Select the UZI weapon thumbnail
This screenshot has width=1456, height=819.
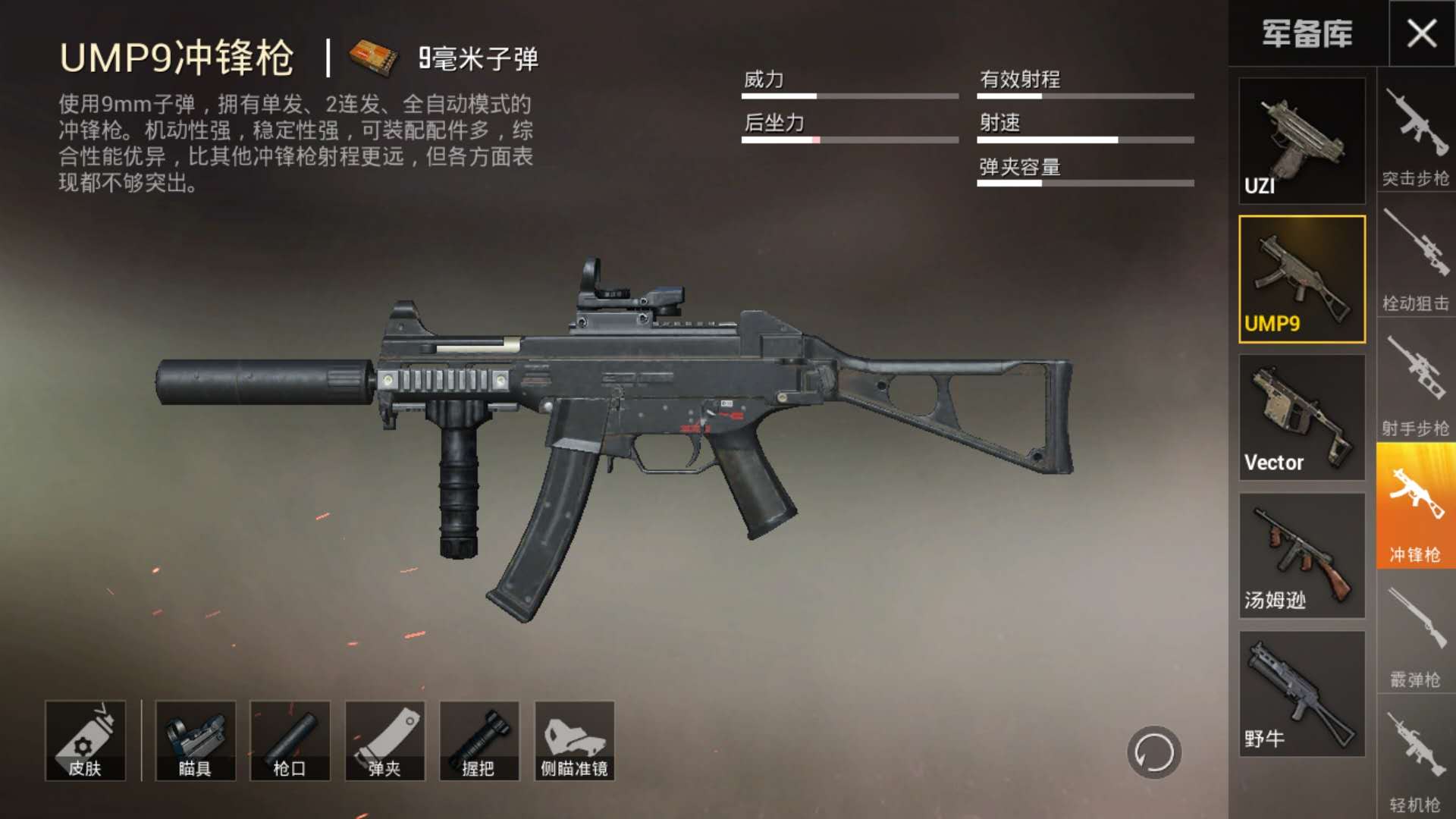coord(1301,141)
